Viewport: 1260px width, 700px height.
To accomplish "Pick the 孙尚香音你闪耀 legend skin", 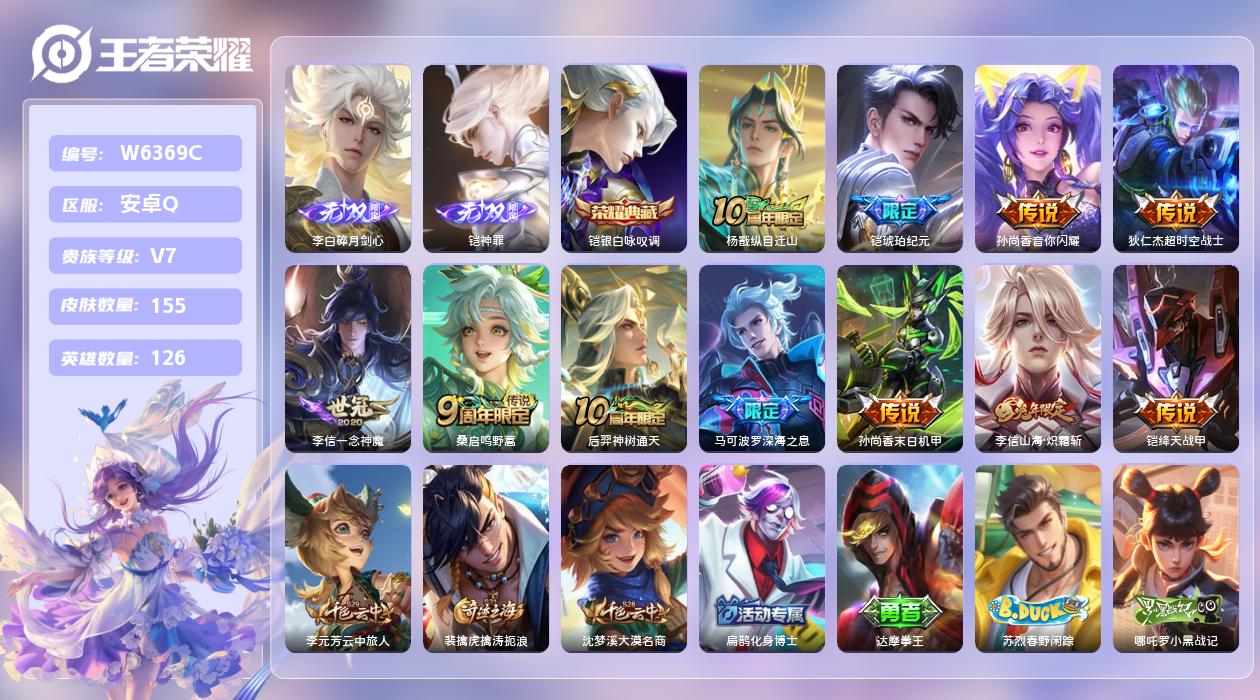I will (1038, 158).
